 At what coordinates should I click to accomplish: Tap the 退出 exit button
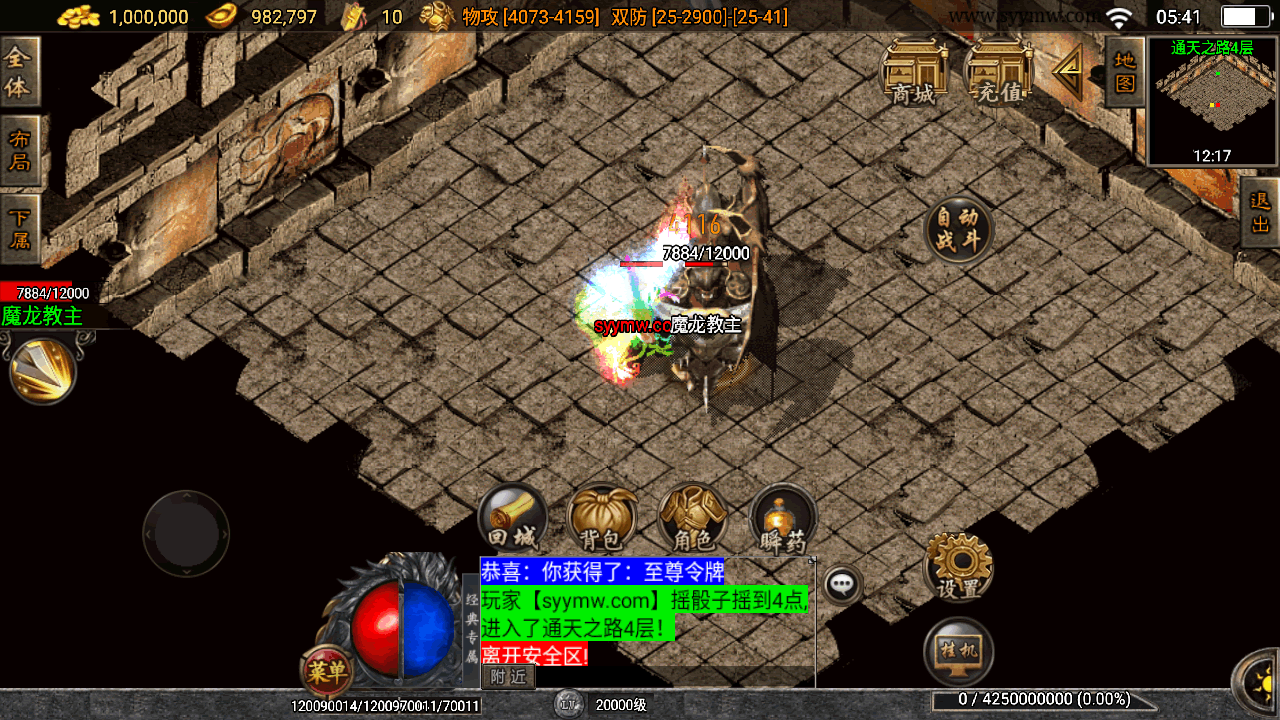tap(1260, 212)
